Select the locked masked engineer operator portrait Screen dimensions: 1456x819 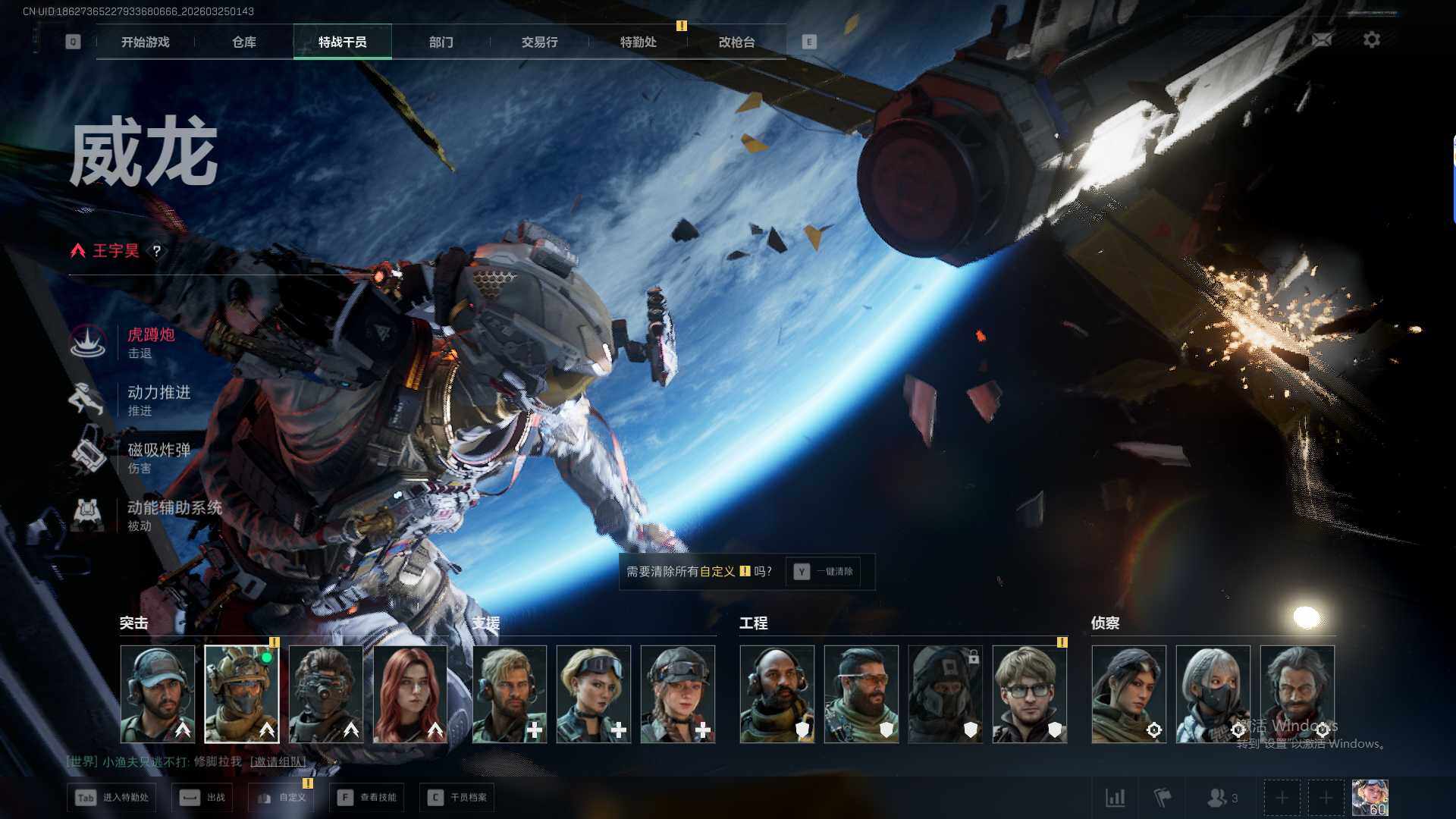click(x=945, y=694)
